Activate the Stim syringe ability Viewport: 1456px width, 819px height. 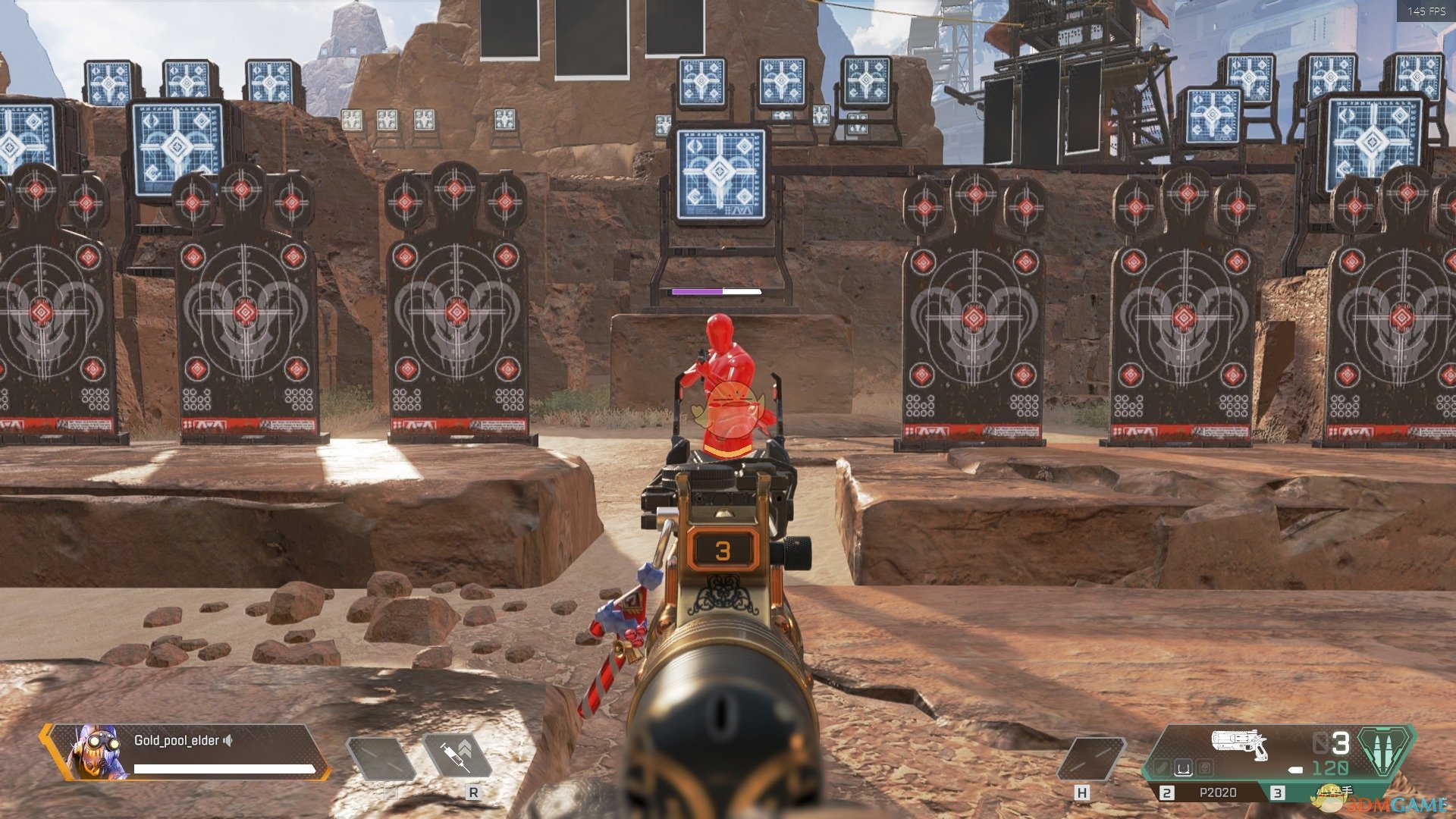[x=457, y=756]
